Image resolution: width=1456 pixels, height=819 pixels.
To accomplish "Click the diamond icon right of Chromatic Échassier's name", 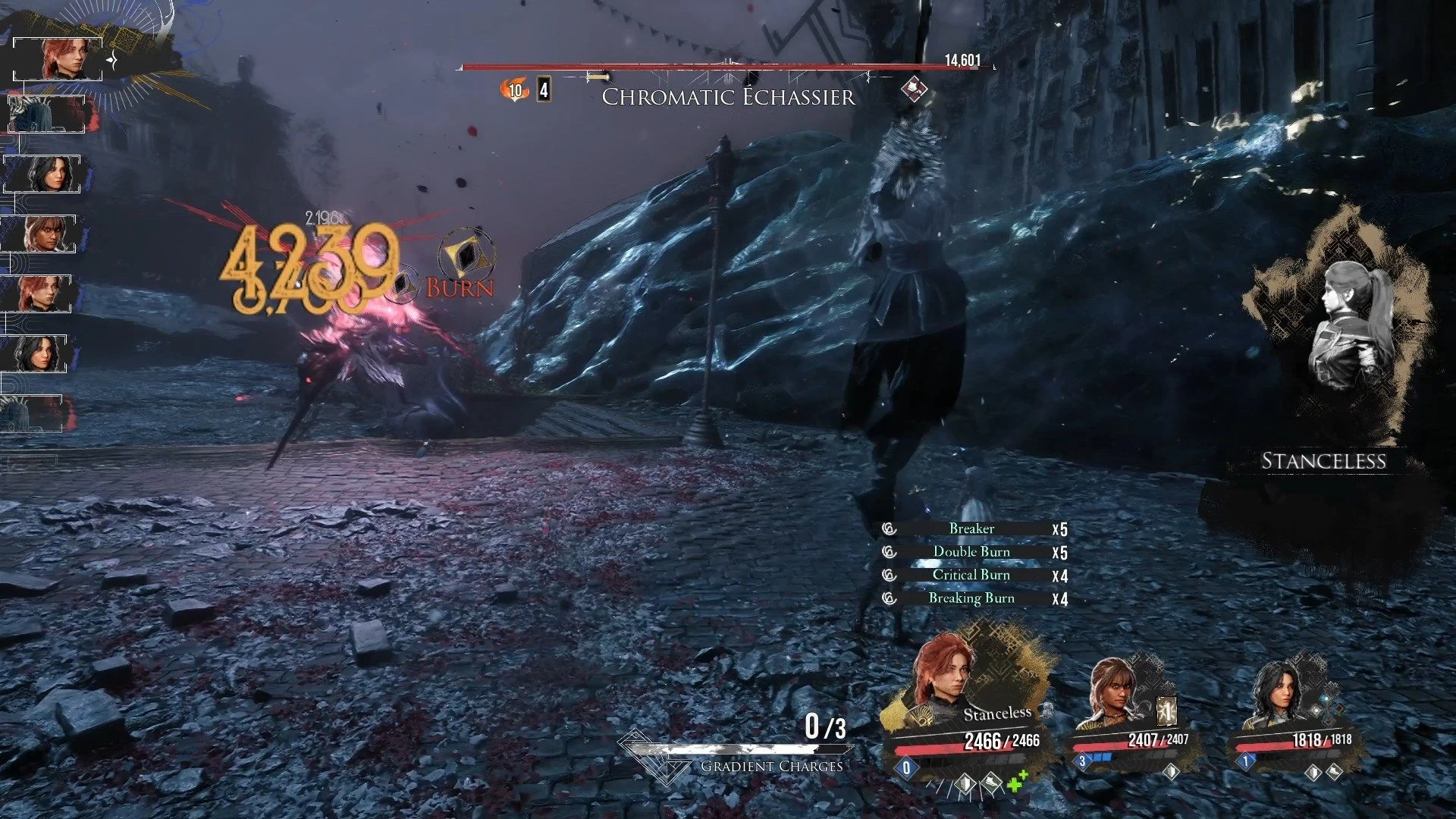I will click(x=915, y=89).
